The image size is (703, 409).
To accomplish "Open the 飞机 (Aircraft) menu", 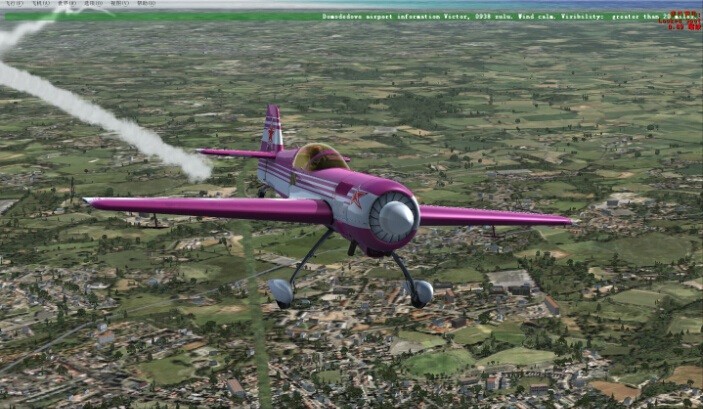I will pyautogui.click(x=40, y=3).
